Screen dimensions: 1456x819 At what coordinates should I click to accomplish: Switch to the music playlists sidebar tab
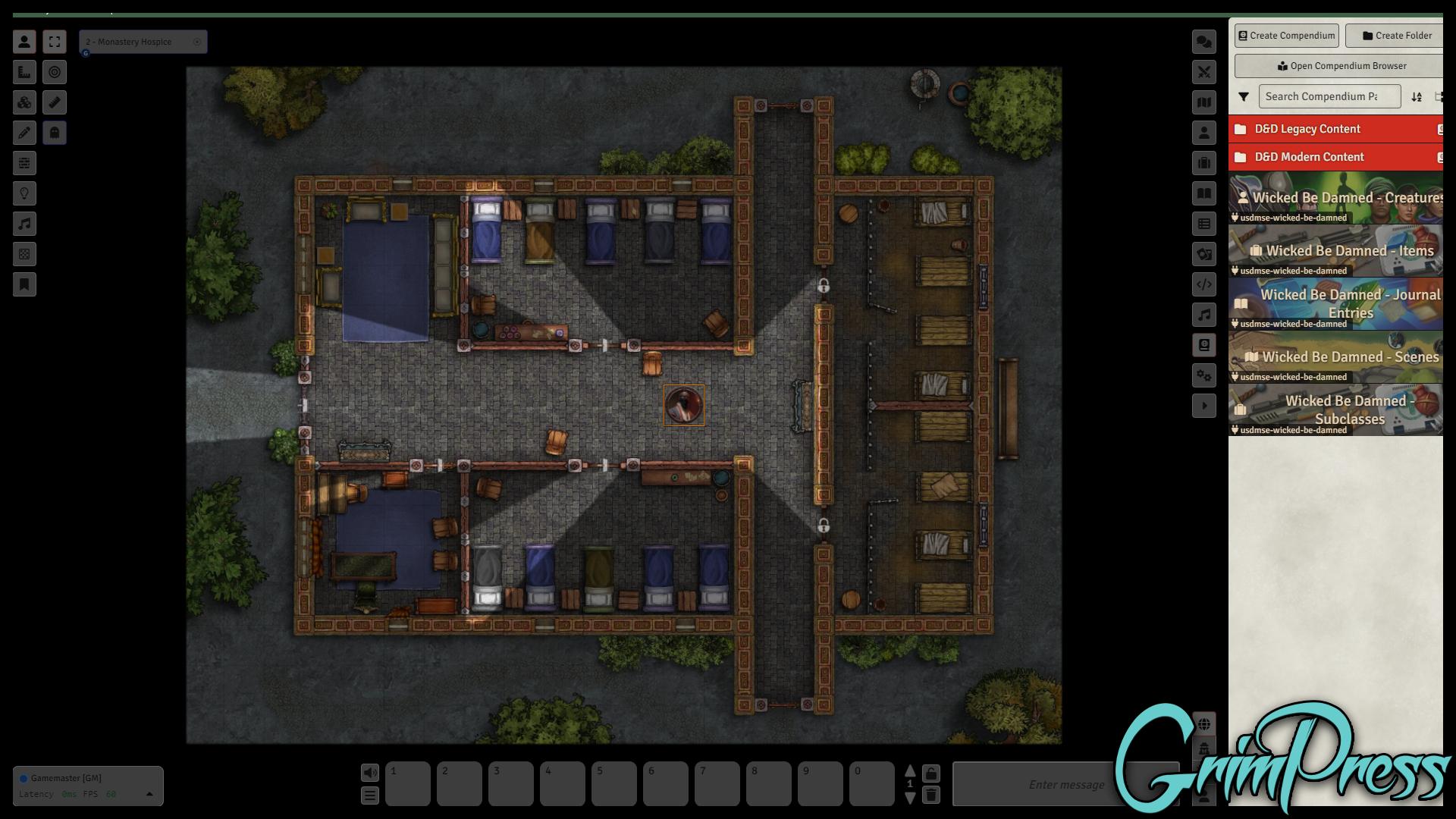(1203, 315)
